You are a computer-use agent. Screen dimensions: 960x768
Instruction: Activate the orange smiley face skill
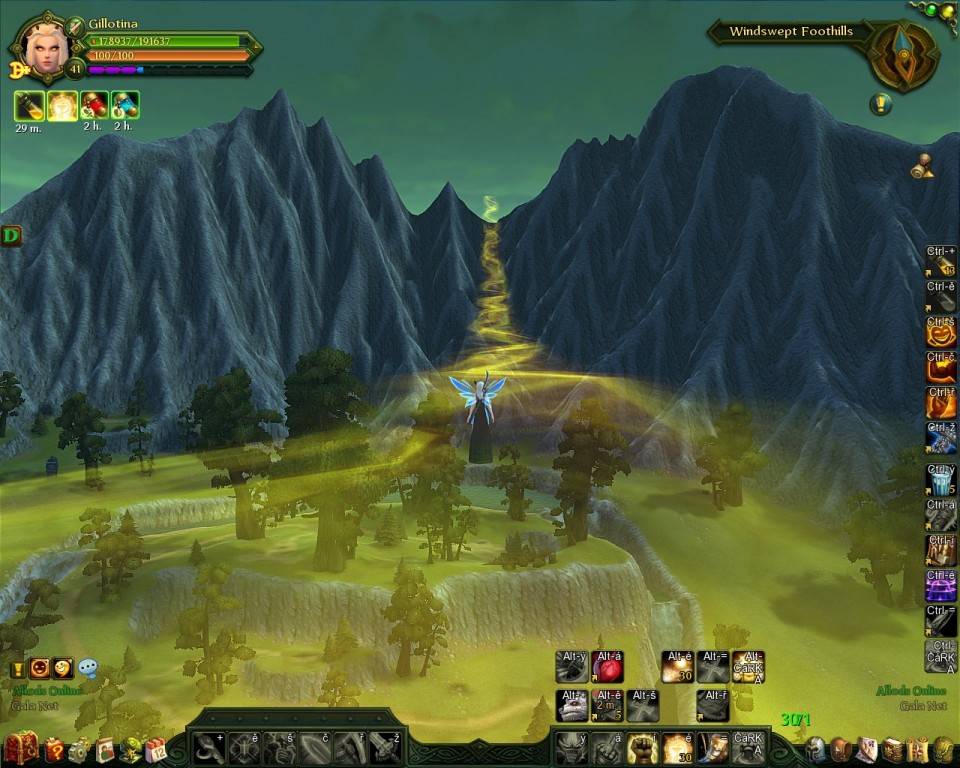pos(940,332)
